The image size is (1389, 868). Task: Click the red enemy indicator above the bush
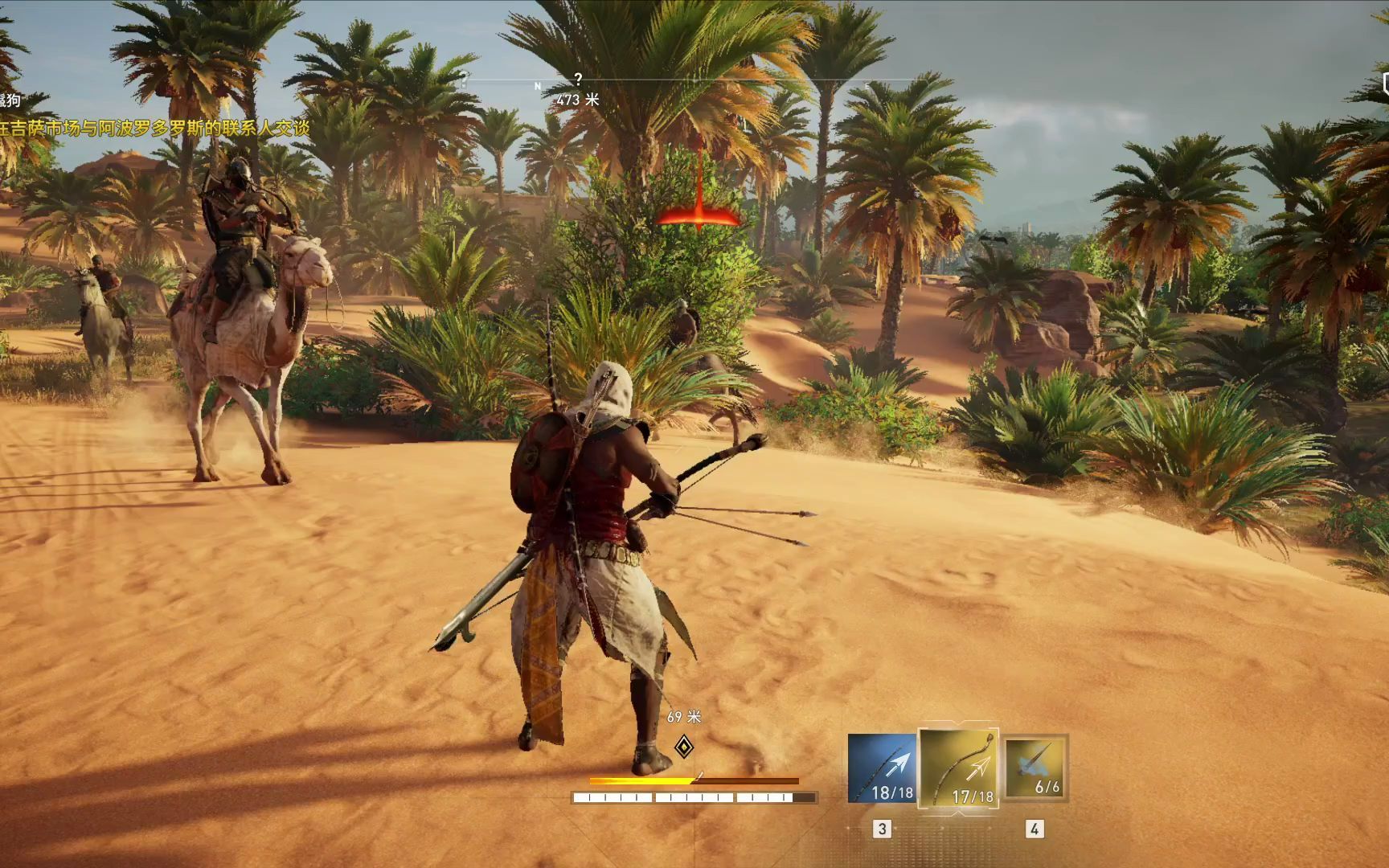coord(699,215)
